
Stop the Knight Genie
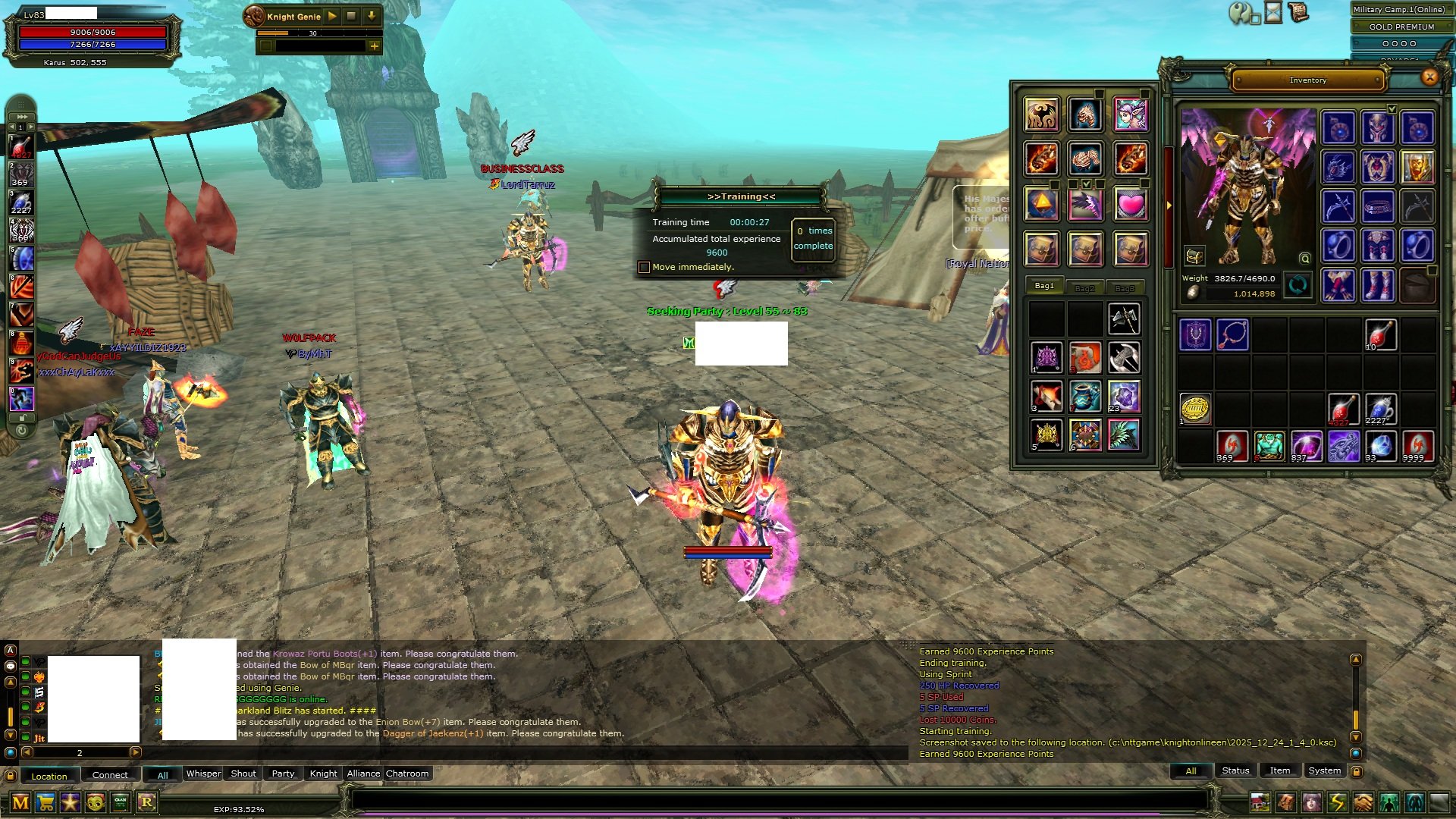point(352,16)
